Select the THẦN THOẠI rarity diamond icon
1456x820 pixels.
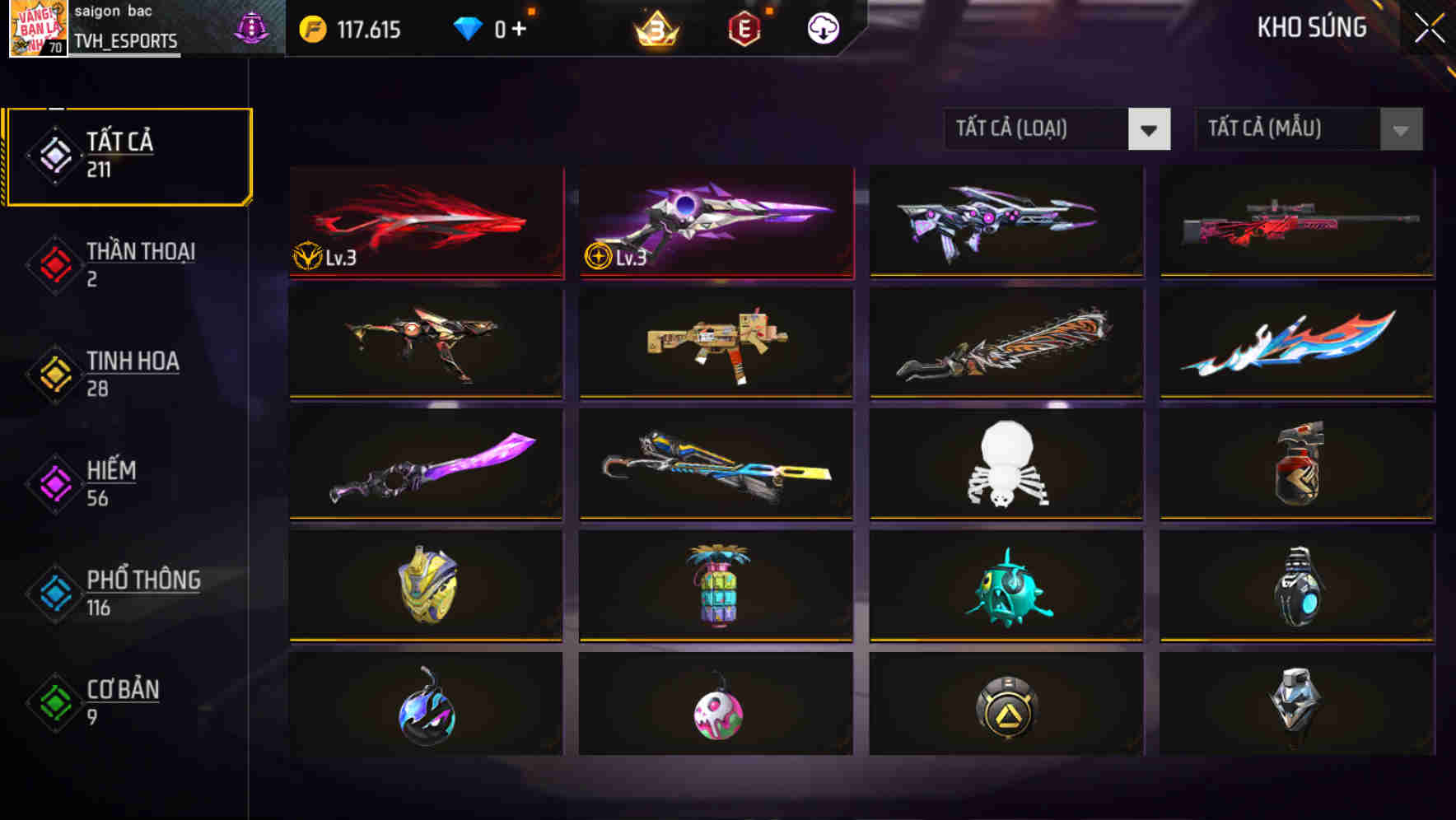49,263
